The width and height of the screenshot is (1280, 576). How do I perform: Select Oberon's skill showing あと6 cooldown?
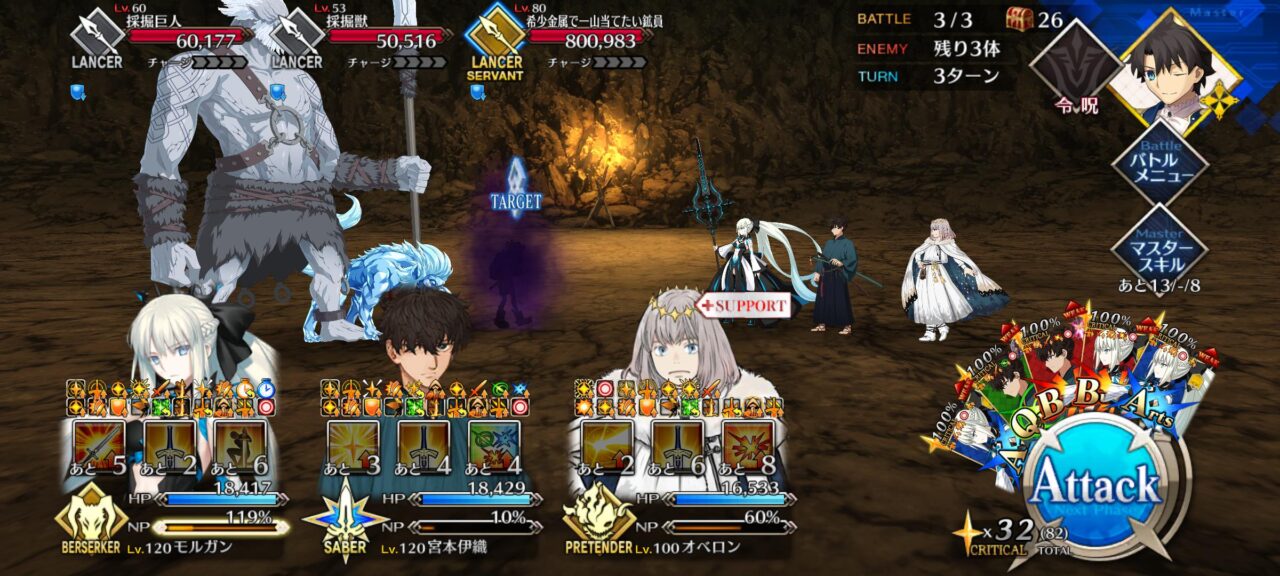(x=678, y=446)
